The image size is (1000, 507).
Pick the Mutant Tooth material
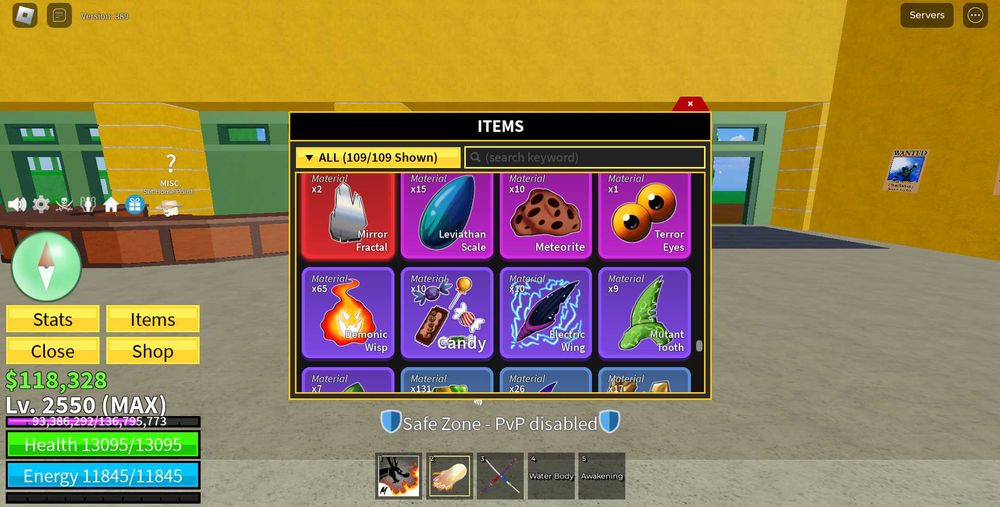(x=644, y=313)
